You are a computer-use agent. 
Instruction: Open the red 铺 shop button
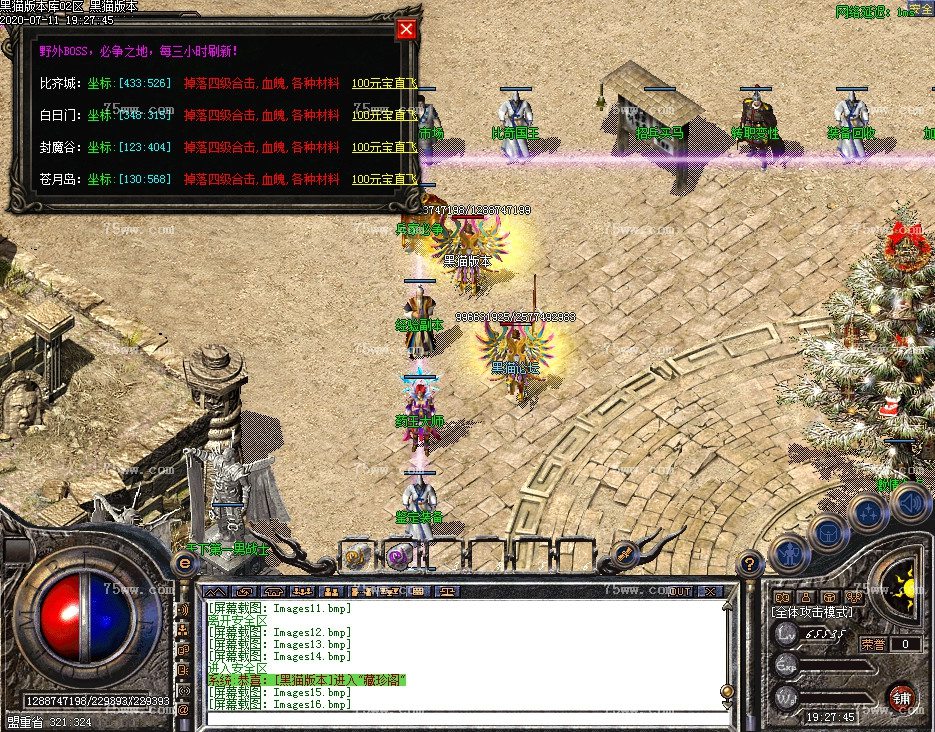901,697
